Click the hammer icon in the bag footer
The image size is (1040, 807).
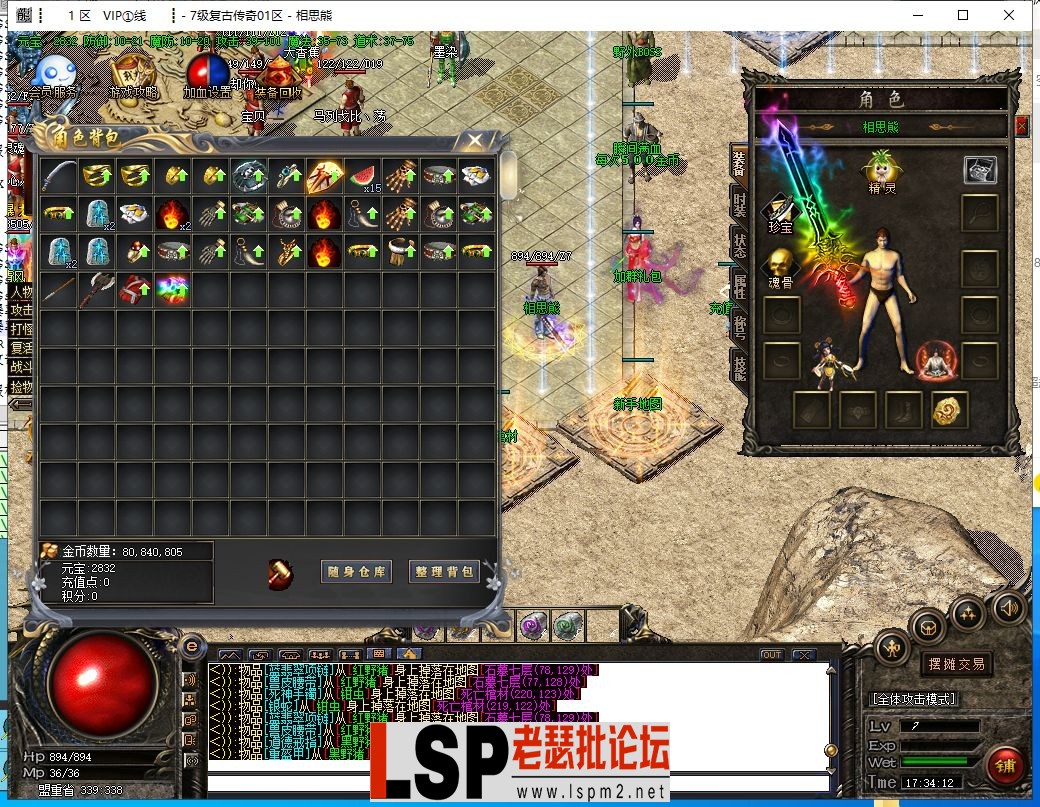coord(280,574)
